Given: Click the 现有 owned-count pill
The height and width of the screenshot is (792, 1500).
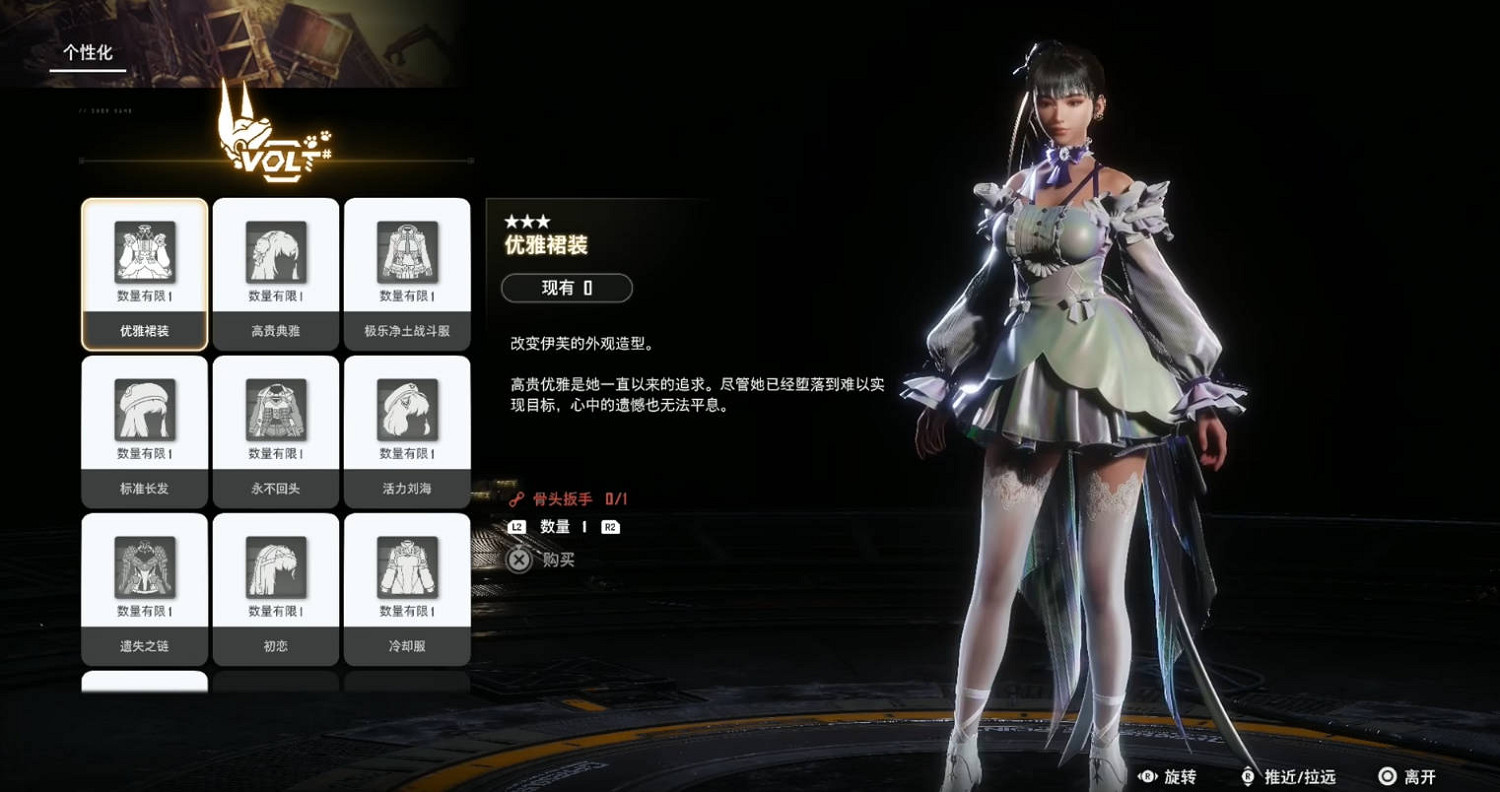Looking at the screenshot, I should 566,288.
